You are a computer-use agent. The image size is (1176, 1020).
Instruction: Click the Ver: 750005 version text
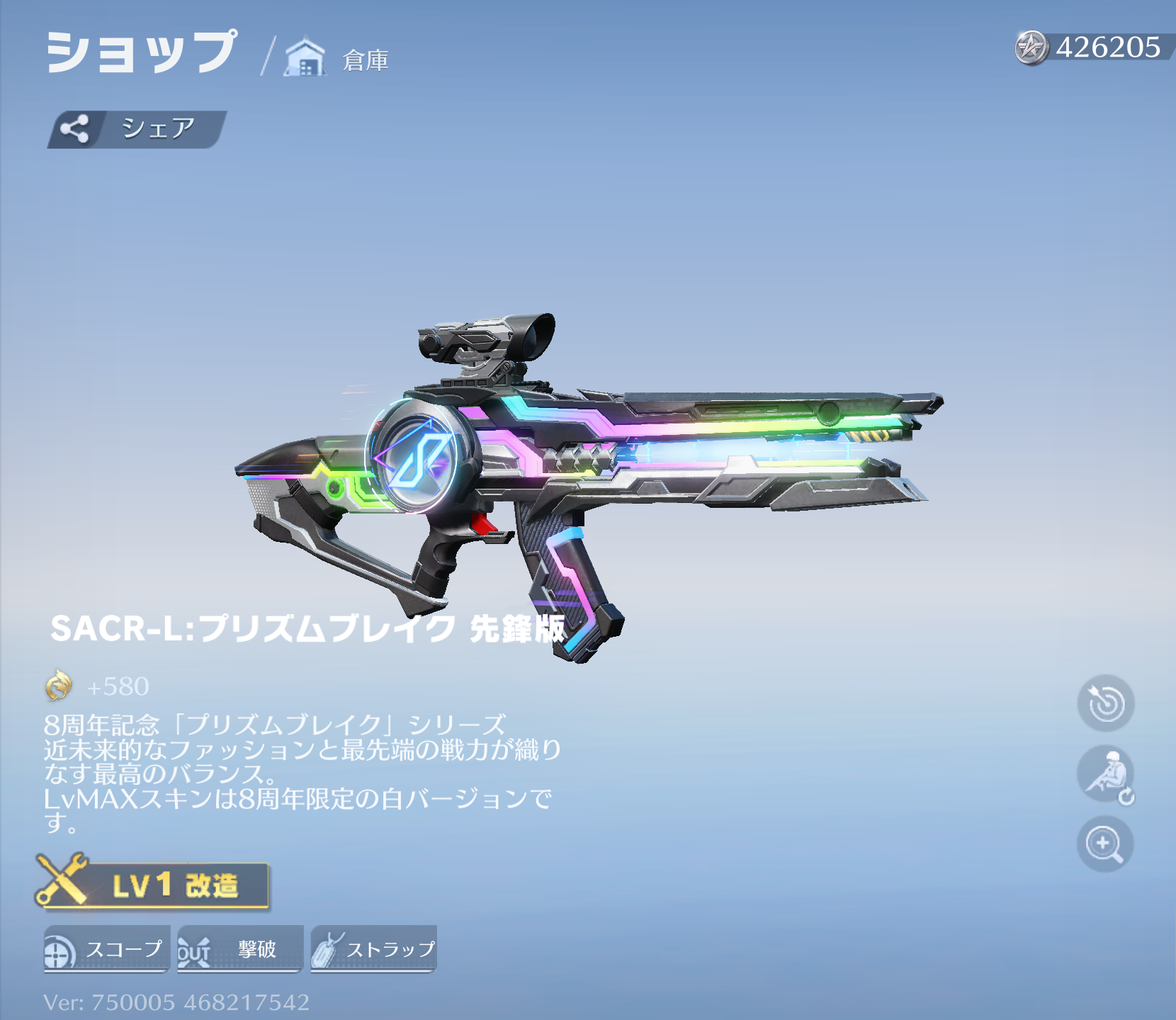177,1002
